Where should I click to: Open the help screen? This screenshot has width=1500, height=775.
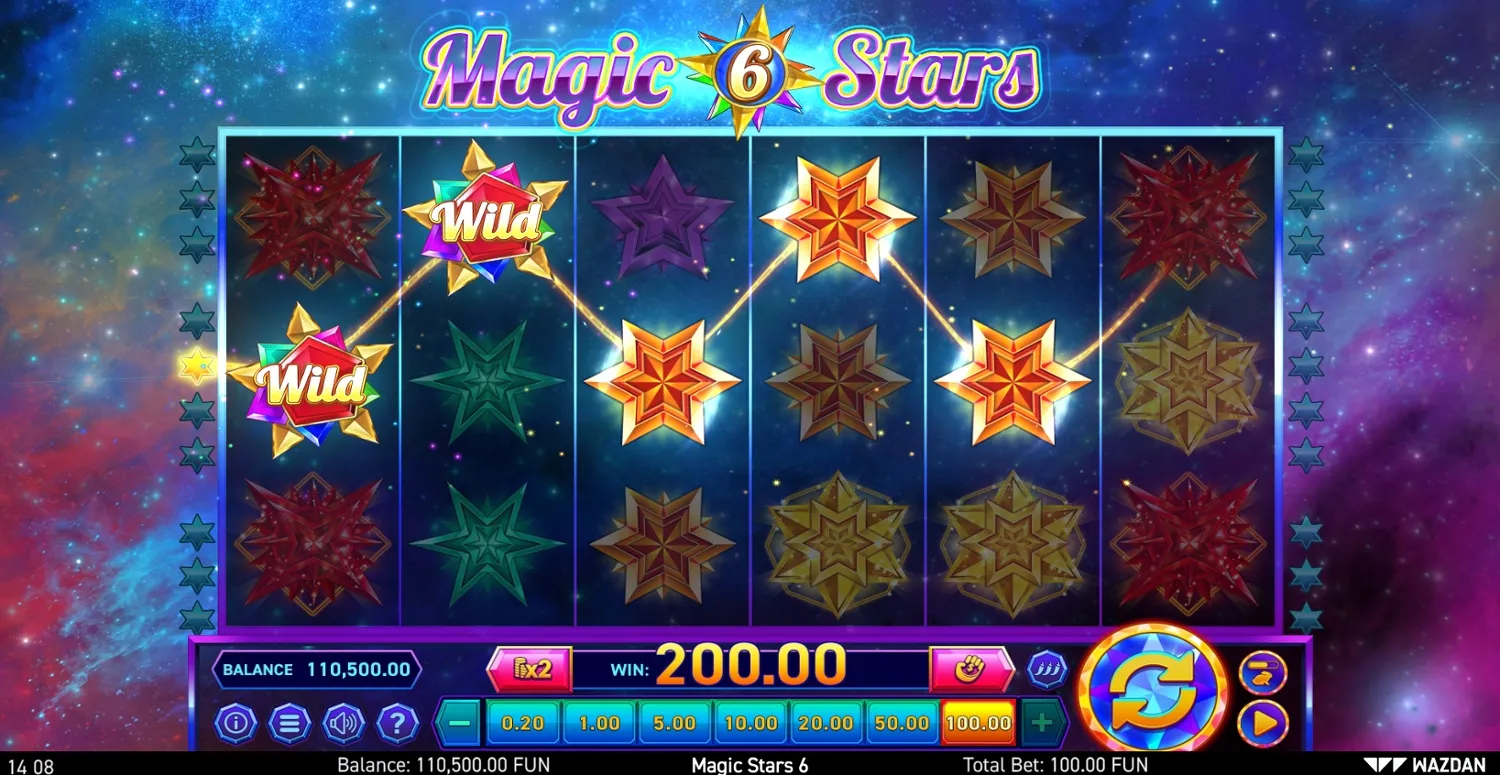398,722
